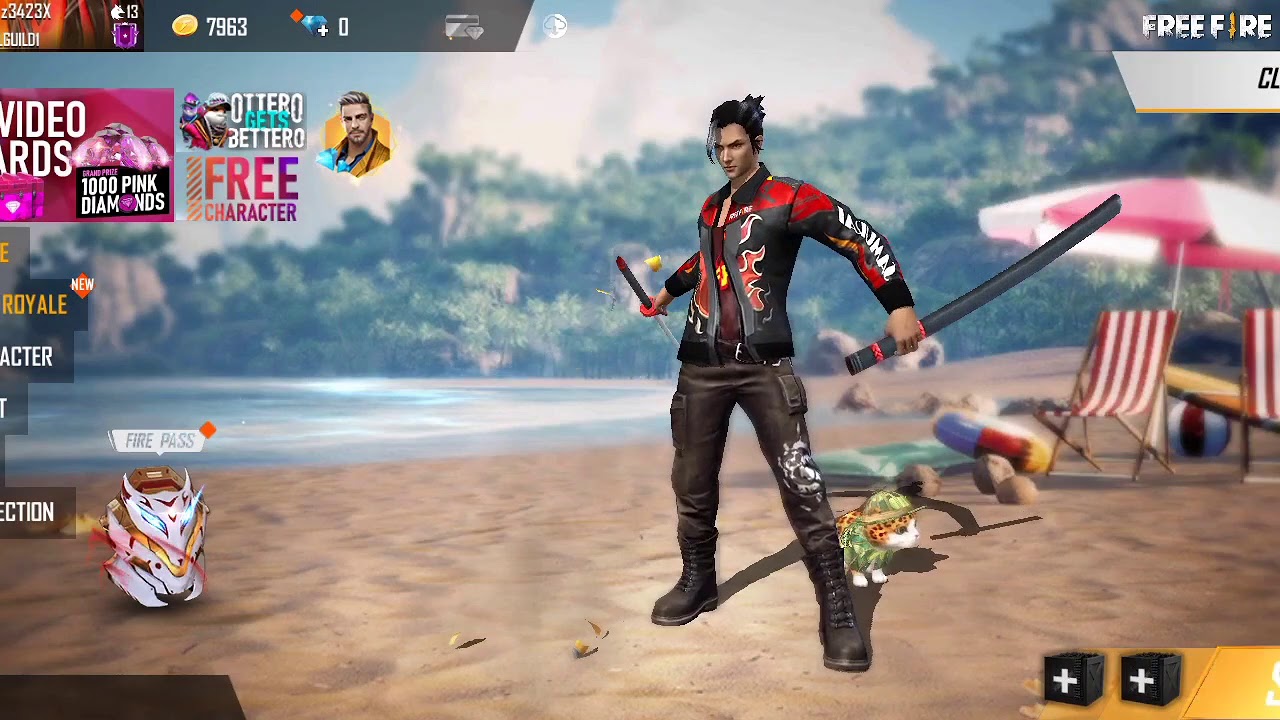
Task: Open the Royale menu entry
Action: pos(34,305)
